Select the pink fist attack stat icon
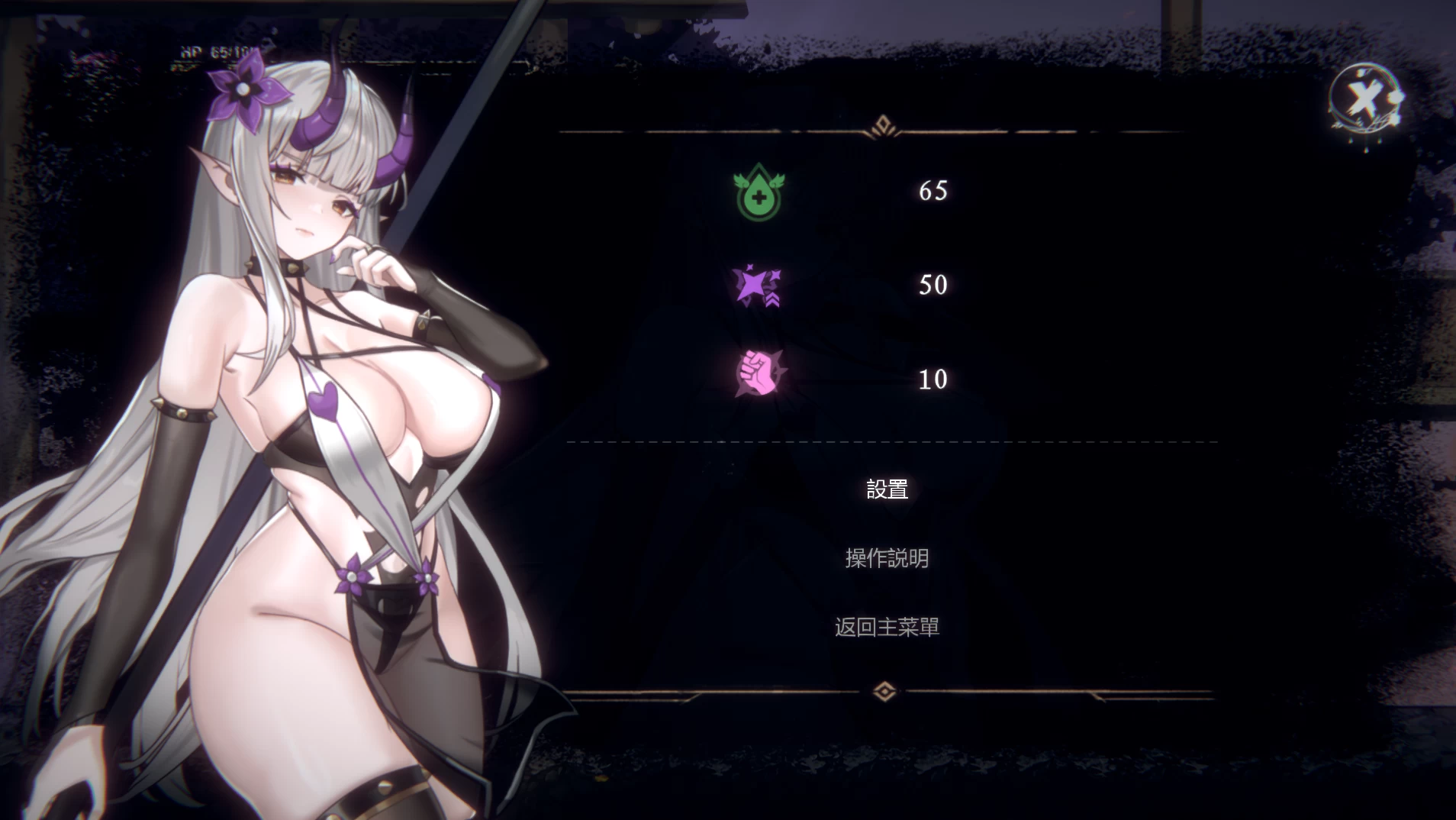The height and width of the screenshot is (820, 1456). click(x=758, y=374)
